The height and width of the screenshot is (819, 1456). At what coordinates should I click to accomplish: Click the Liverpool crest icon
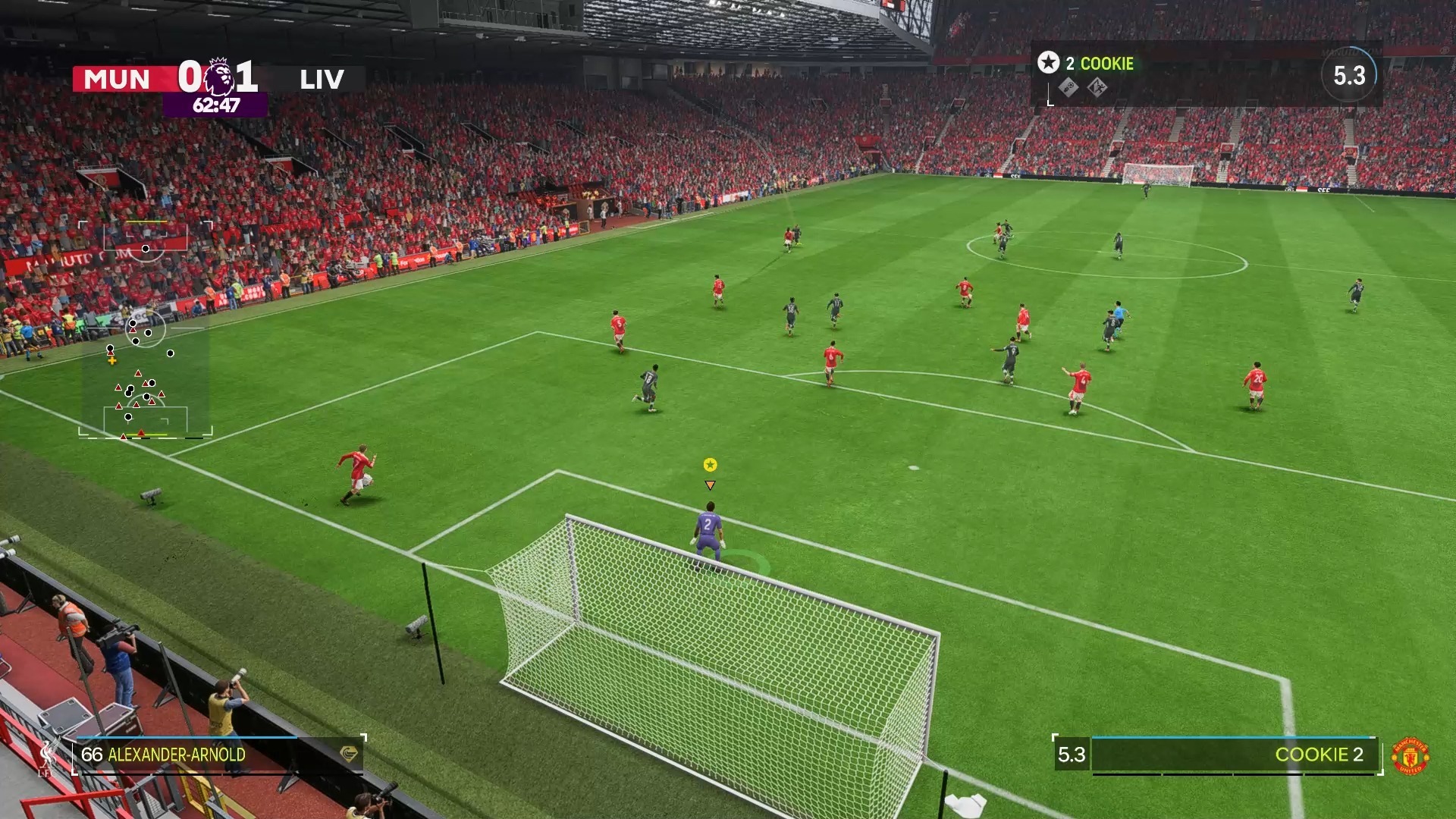[x=50, y=755]
